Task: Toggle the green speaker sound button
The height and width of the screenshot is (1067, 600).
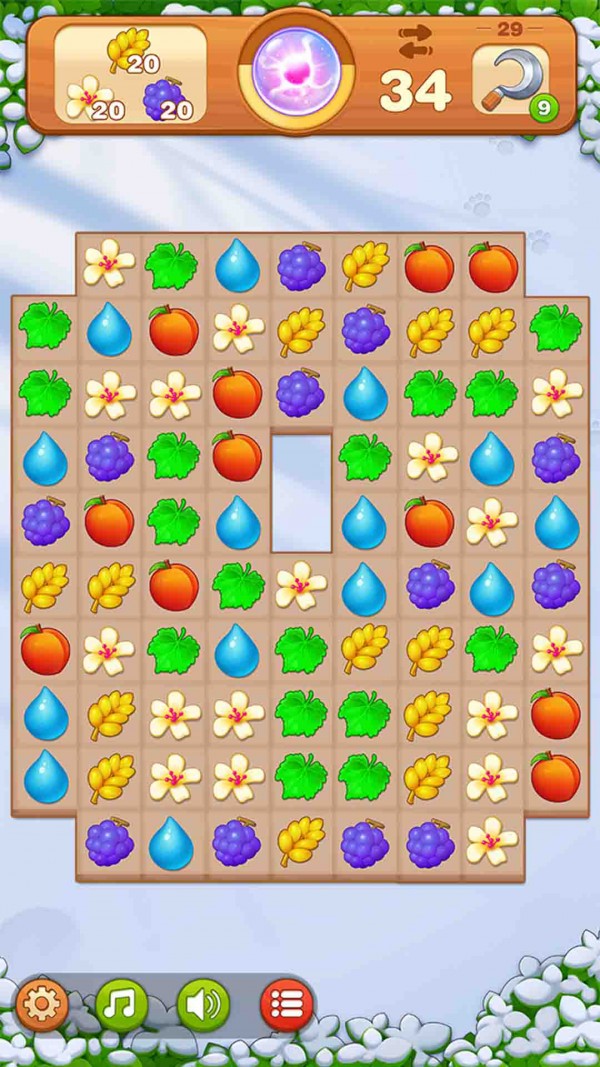Action: (203, 1002)
